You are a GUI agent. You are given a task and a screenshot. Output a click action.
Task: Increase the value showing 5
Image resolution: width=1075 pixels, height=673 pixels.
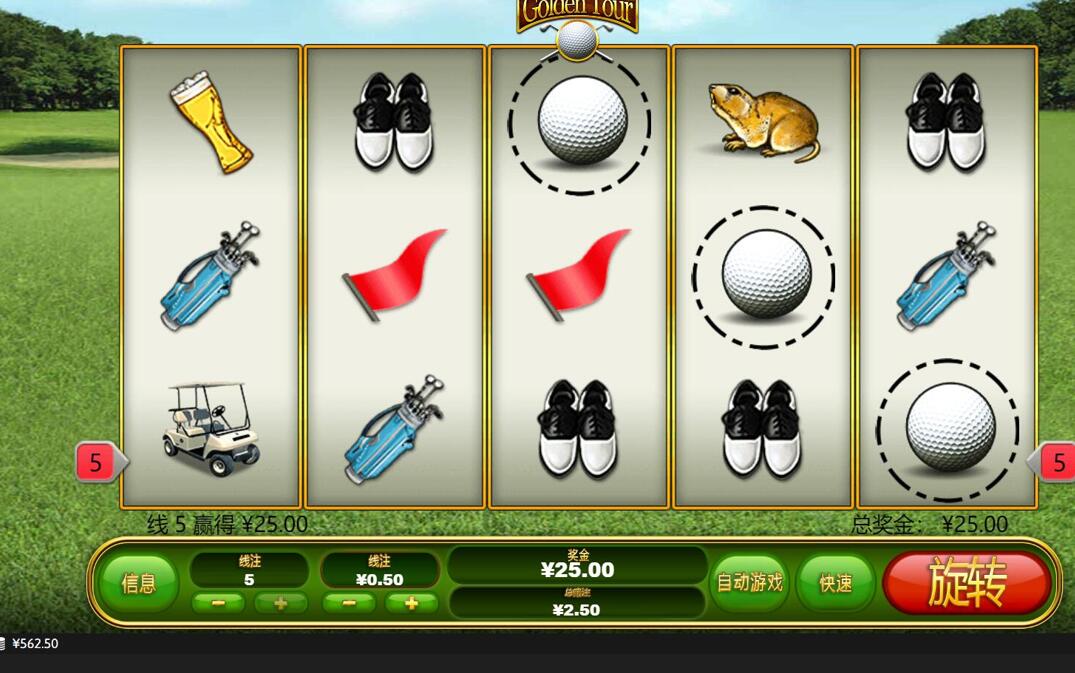(x=280, y=603)
